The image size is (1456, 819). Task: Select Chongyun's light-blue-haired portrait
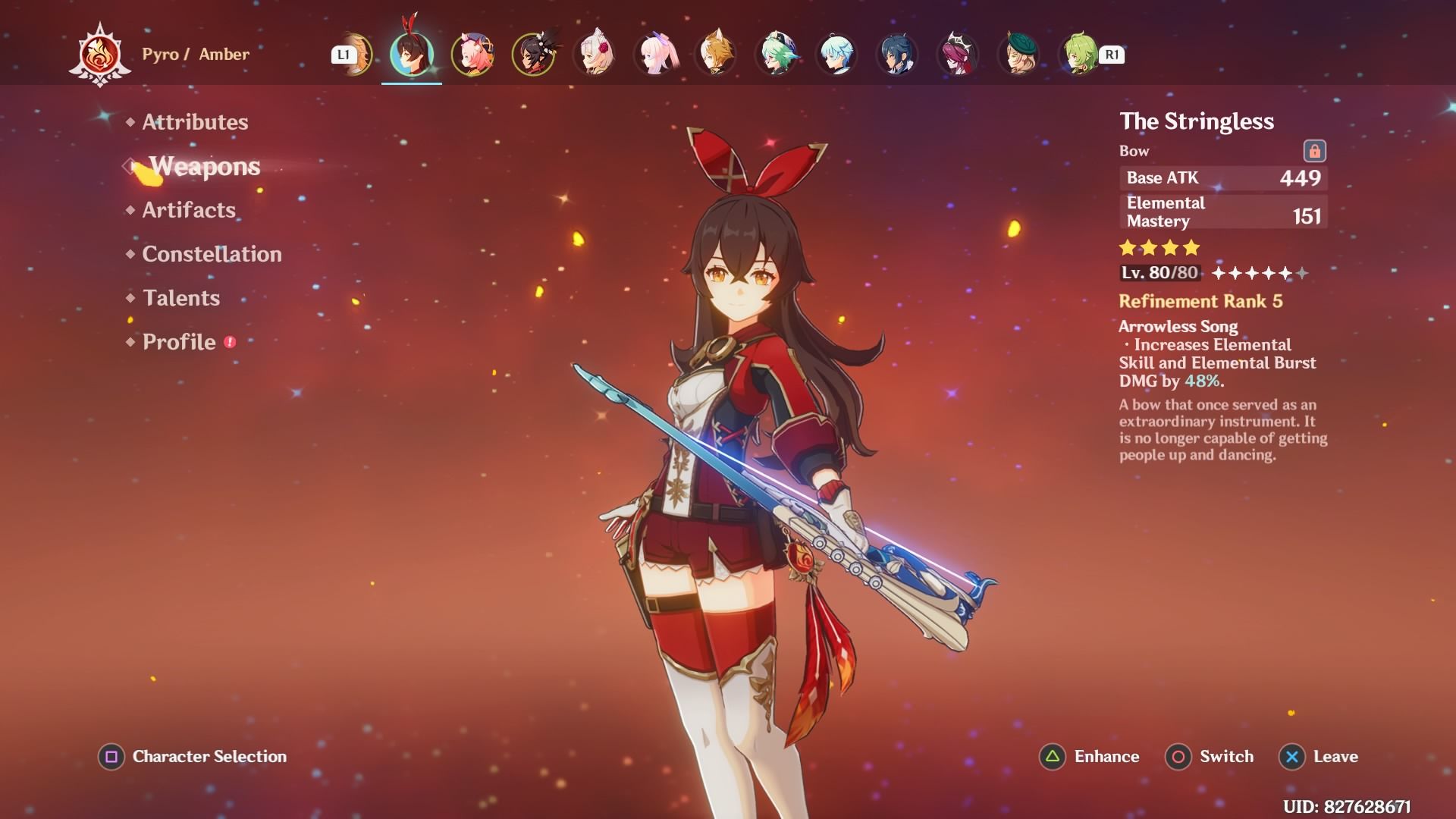tap(836, 55)
